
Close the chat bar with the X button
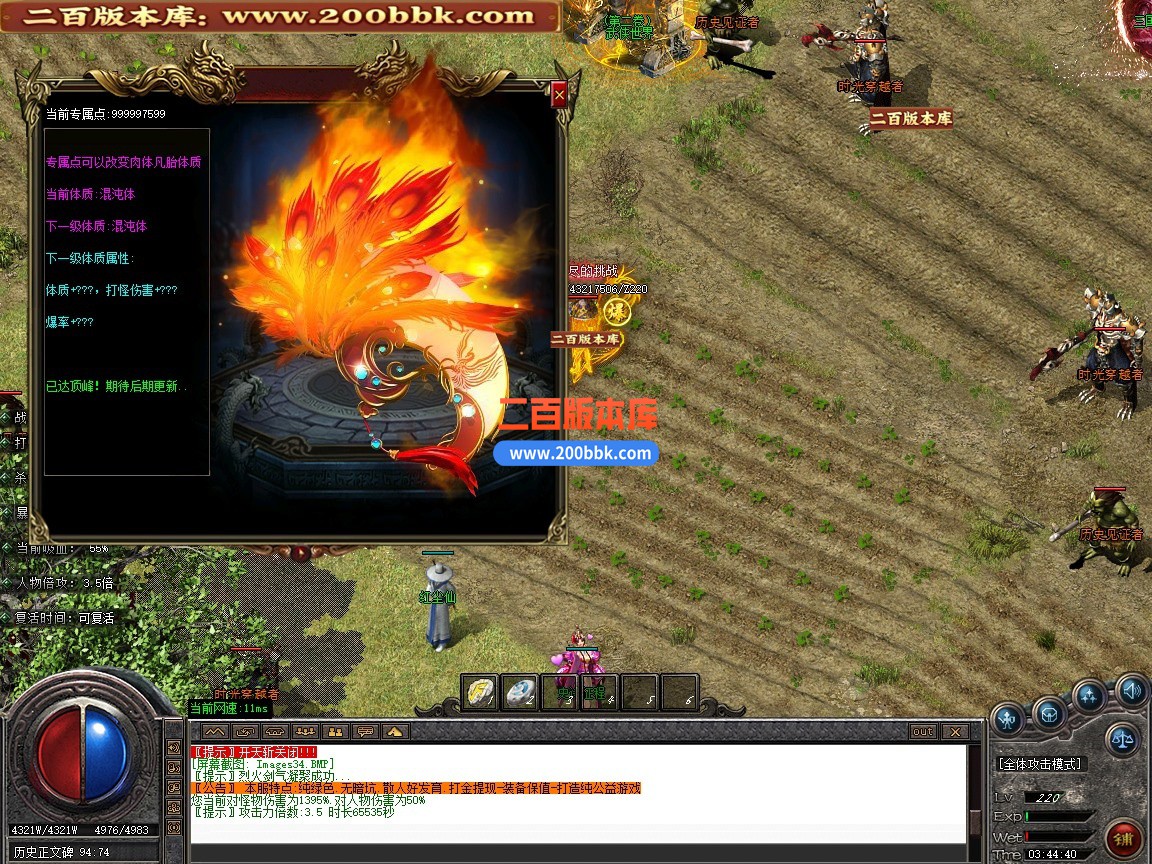(954, 732)
